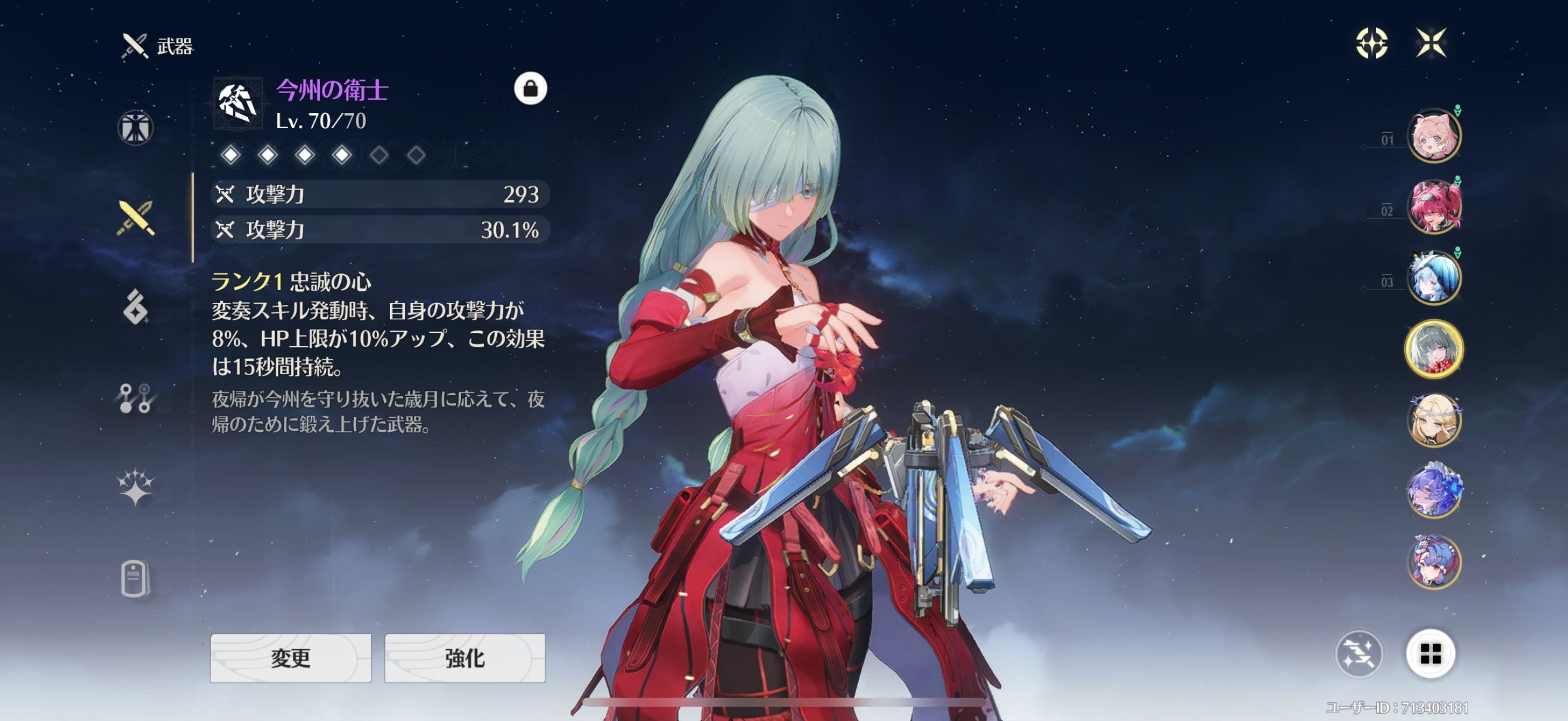Viewport: 1568px width, 721px height.
Task: Choose the purple-haired character portrait
Action: click(1433, 490)
